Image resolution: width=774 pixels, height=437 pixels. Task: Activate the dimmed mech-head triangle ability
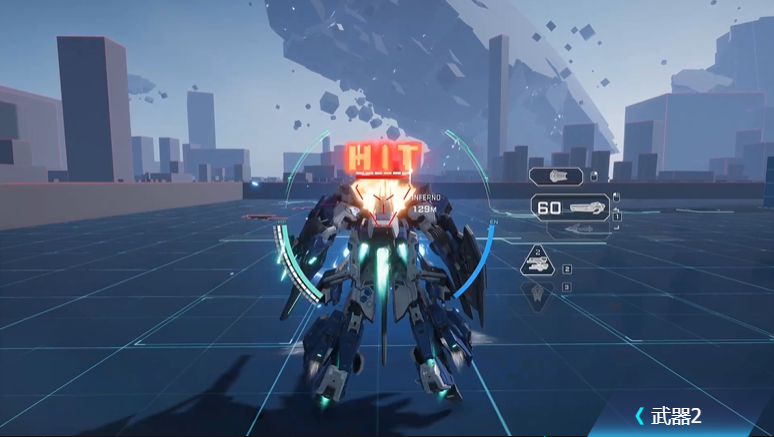click(x=538, y=294)
